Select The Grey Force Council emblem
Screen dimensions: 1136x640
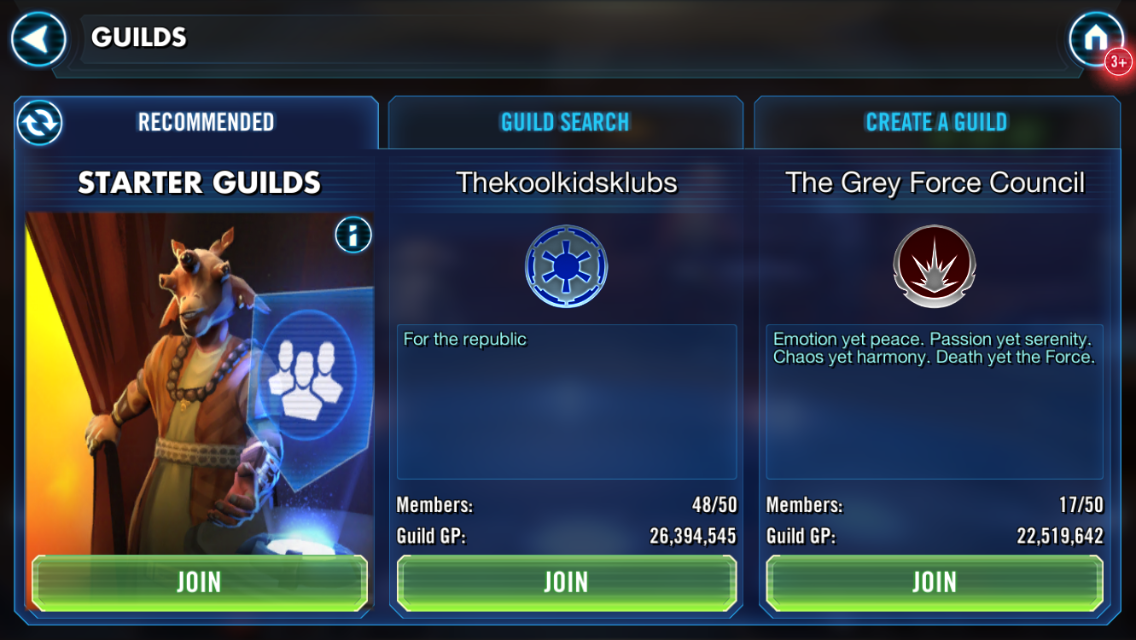[934, 266]
